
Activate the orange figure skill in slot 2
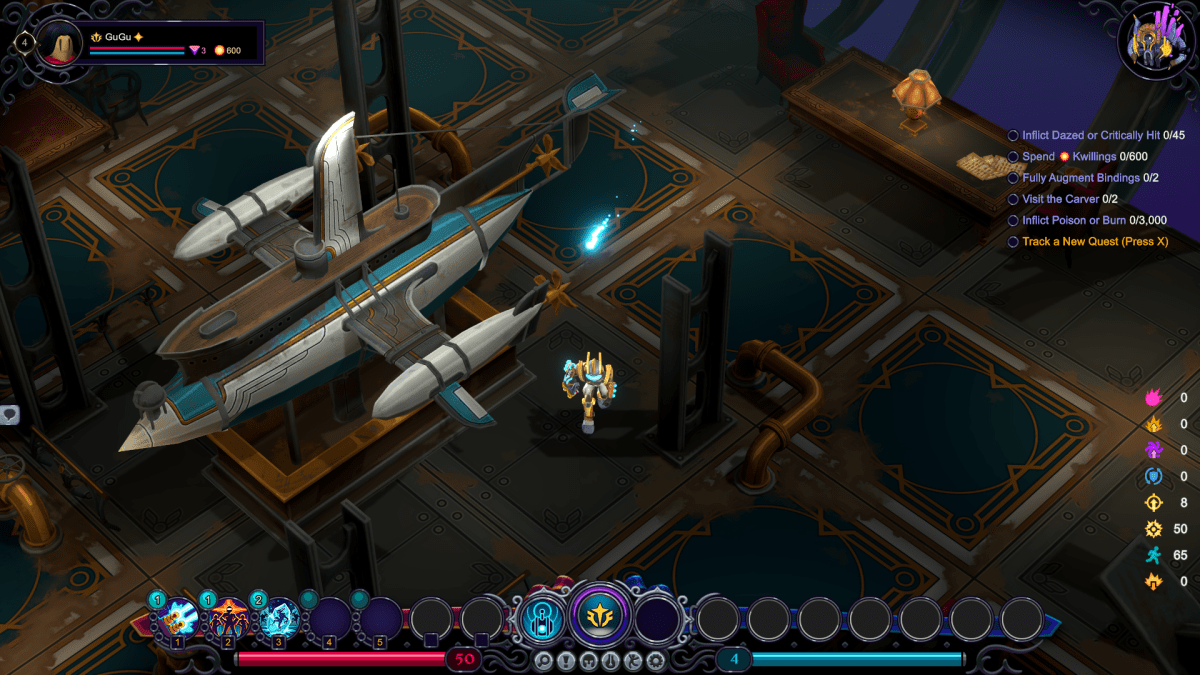tap(228, 618)
